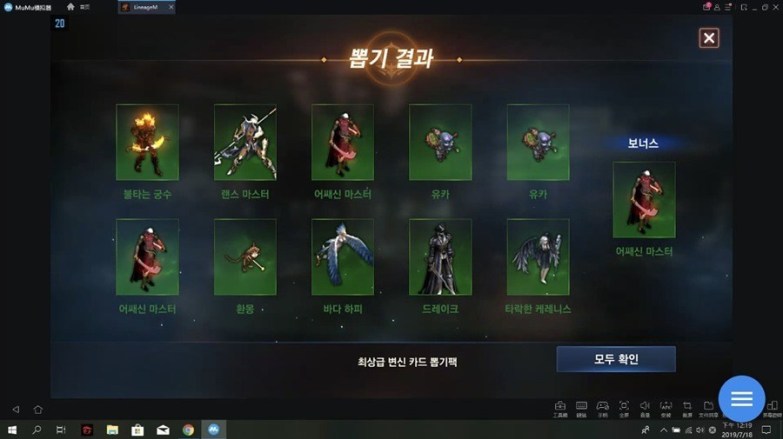Select the 바다 하피 card
Screen dimensions: 783x439
click(342, 257)
